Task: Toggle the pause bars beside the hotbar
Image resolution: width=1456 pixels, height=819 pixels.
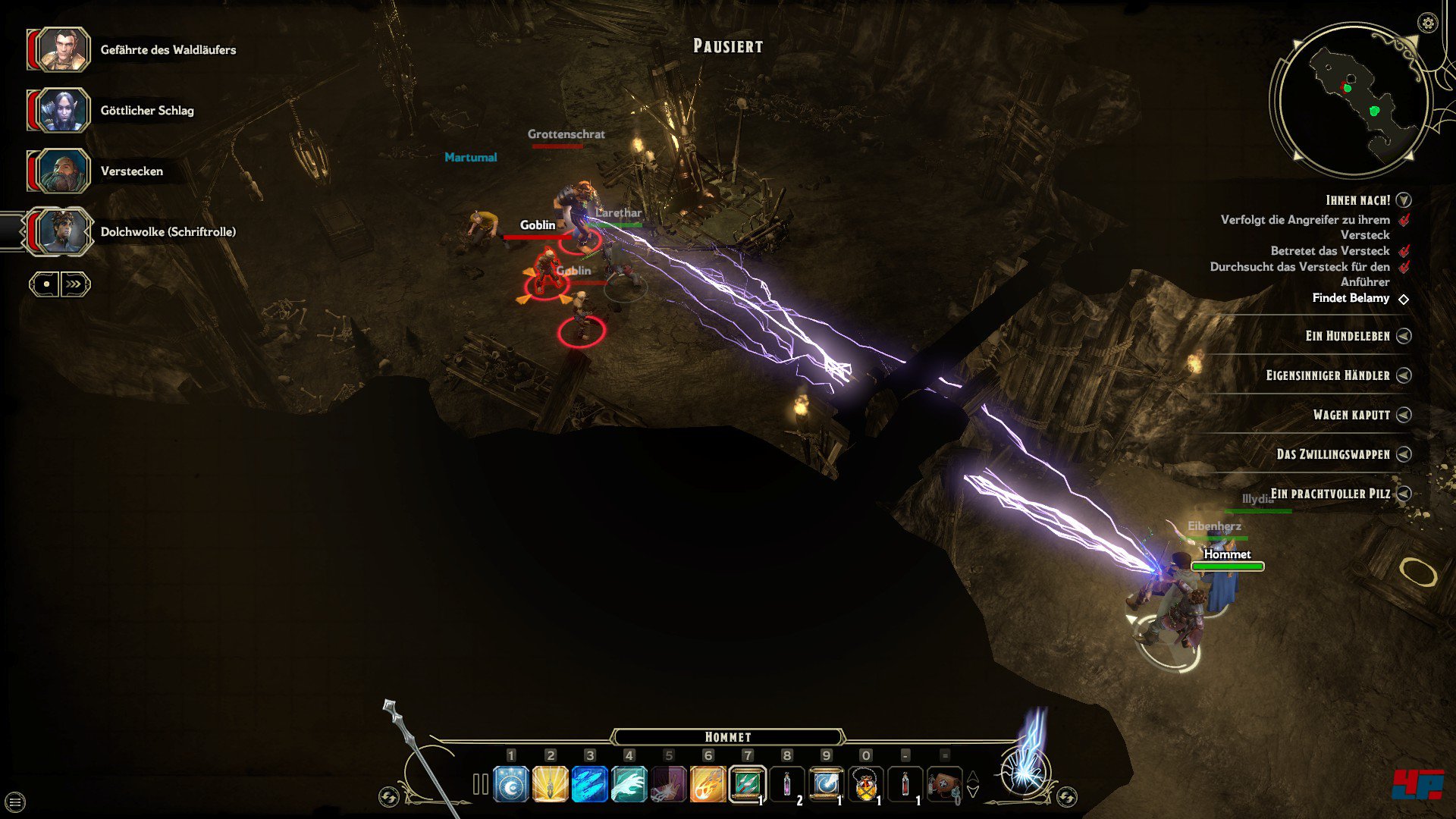Action: point(480,784)
